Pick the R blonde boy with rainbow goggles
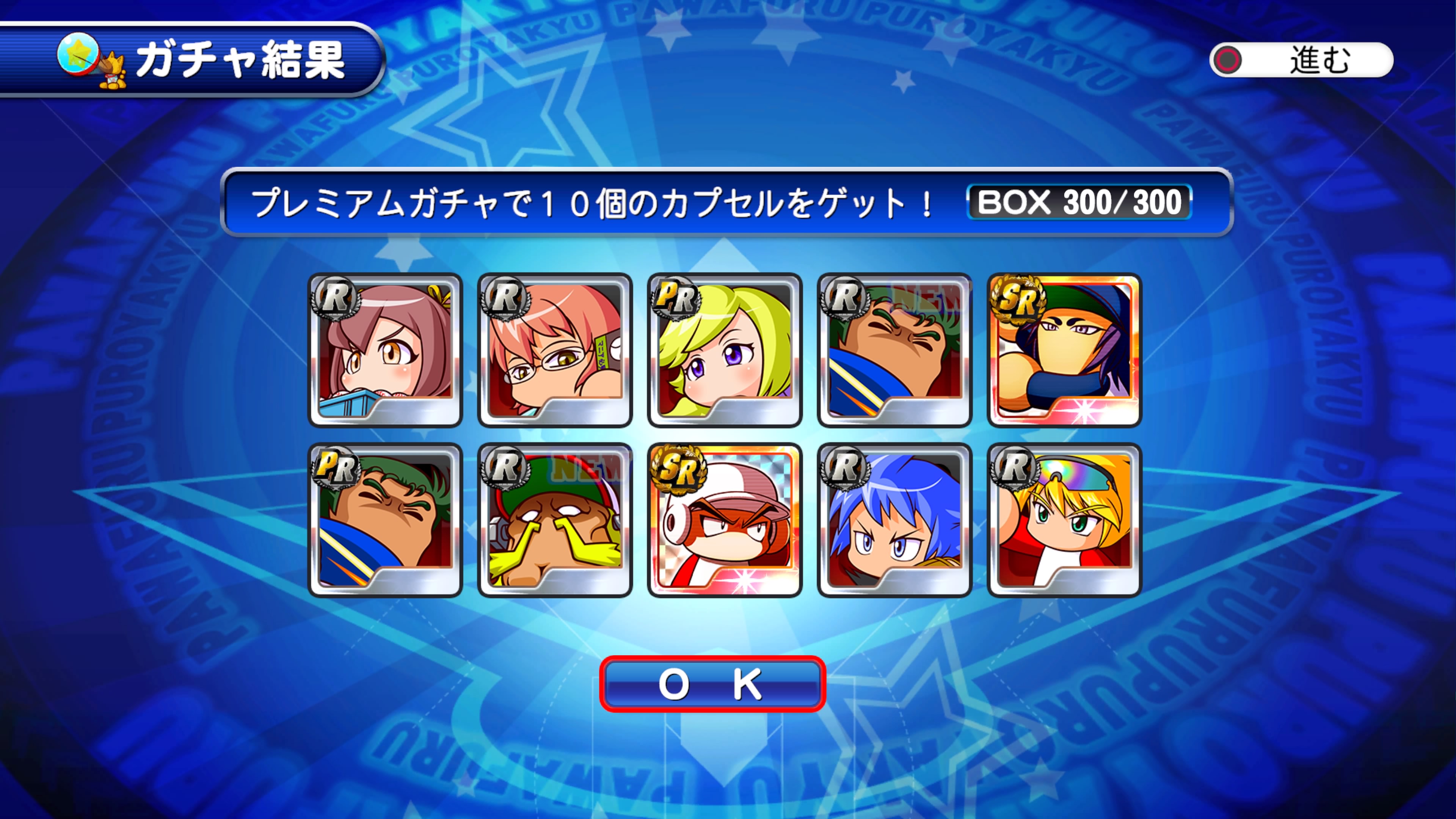This screenshot has height=819, width=1456. click(1064, 520)
